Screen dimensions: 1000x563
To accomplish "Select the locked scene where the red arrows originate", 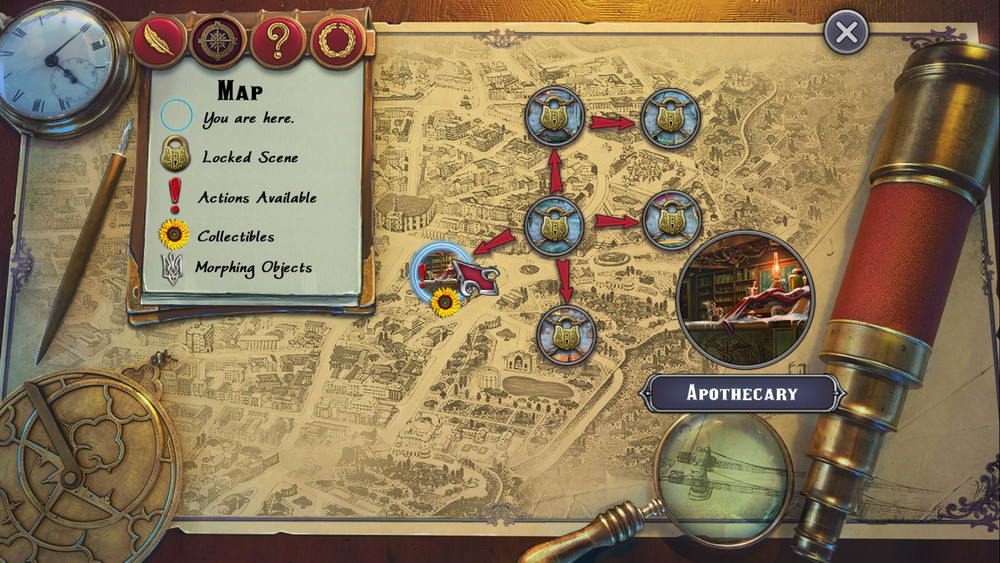I will click(x=554, y=224).
